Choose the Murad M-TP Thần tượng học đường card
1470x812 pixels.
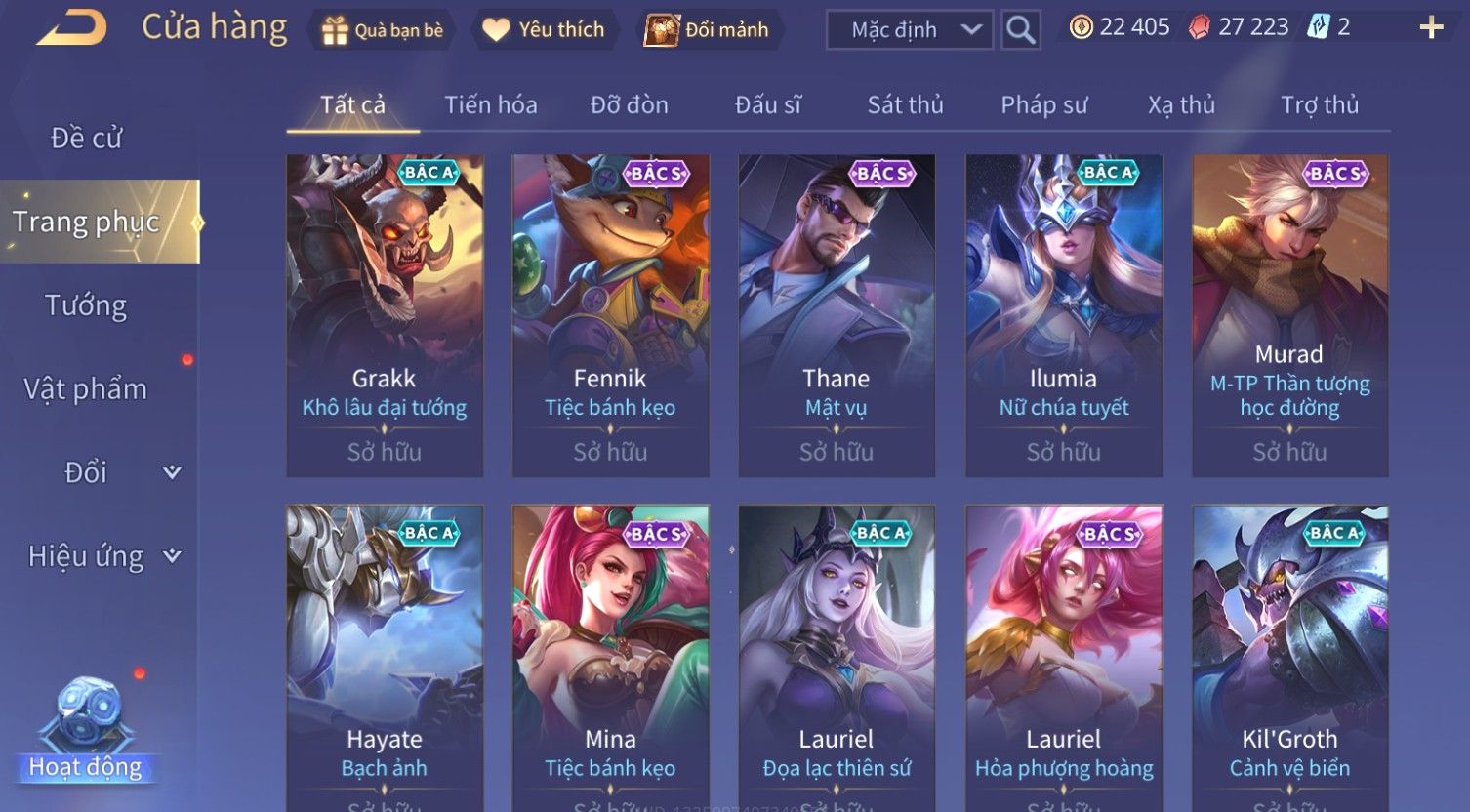click(x=1289, y=314)
